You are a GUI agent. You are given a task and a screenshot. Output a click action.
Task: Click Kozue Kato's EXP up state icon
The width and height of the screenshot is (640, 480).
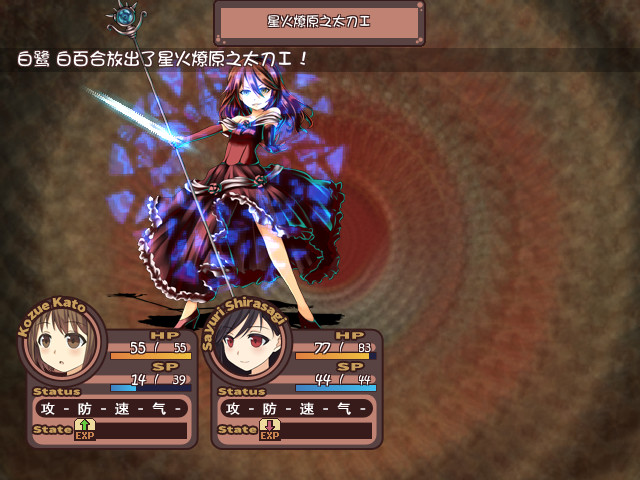coord(85,430)
